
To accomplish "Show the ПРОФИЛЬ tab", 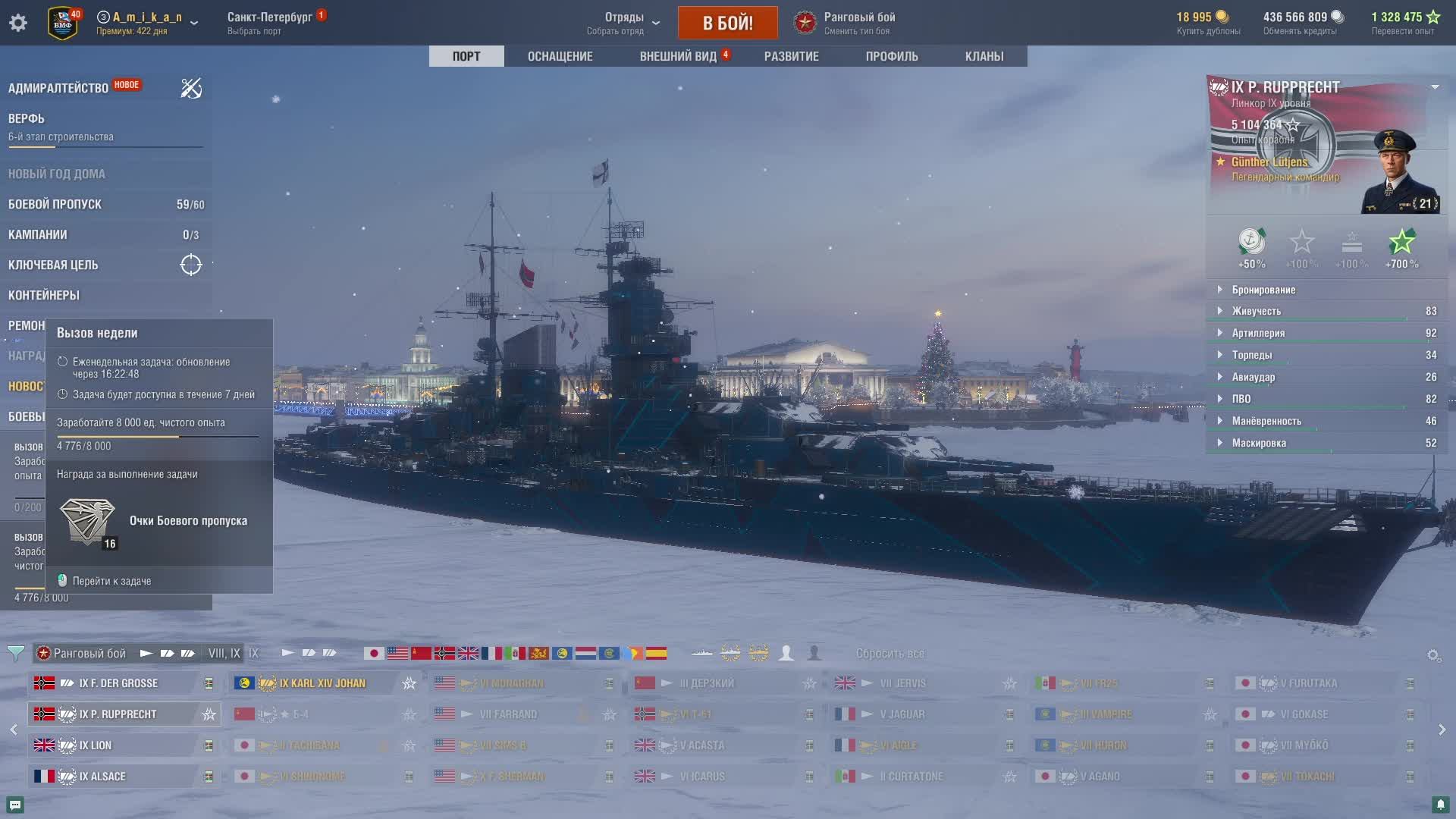I will tap(892, 56).
